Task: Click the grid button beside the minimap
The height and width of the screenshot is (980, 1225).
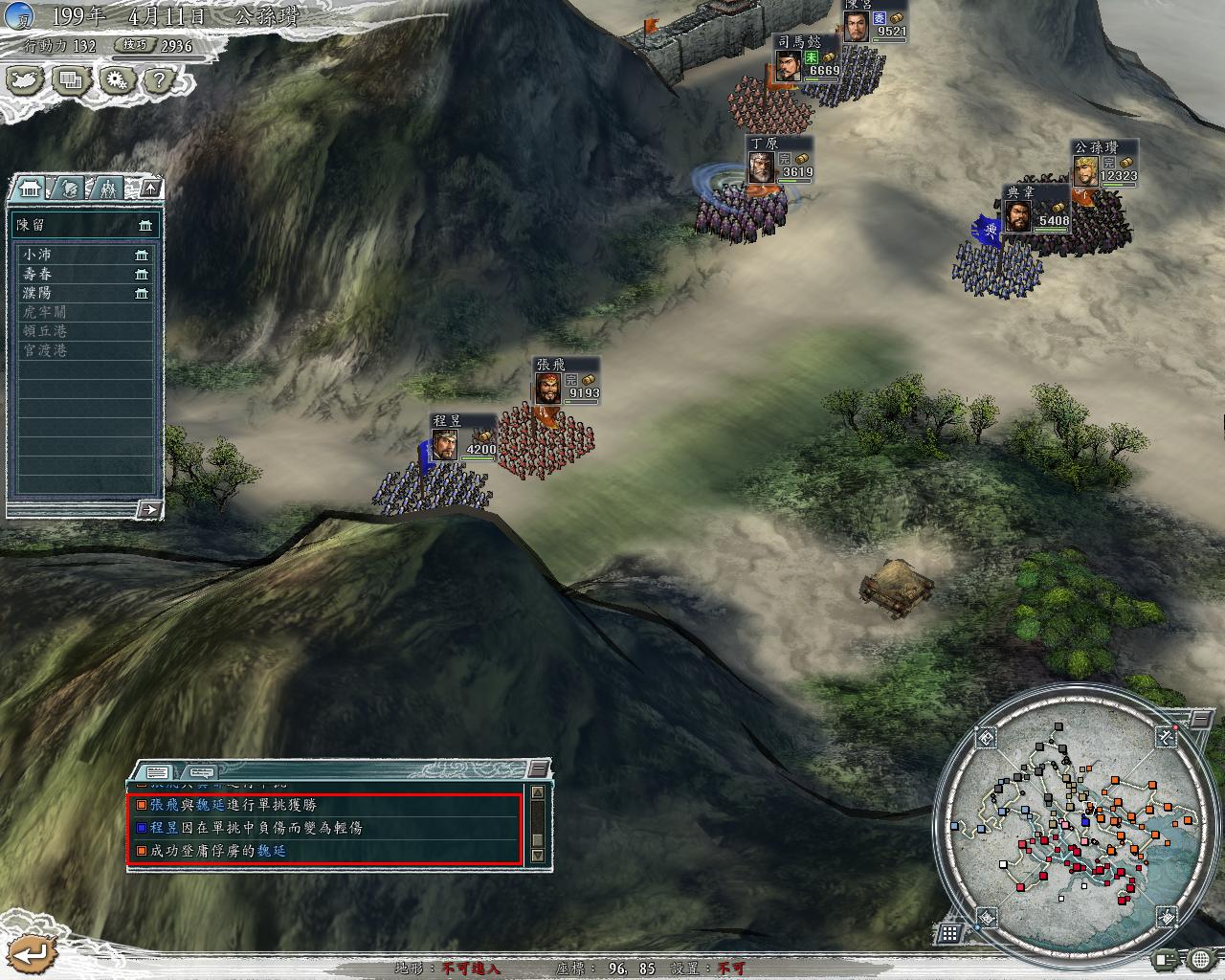Action: pos(948,932)
